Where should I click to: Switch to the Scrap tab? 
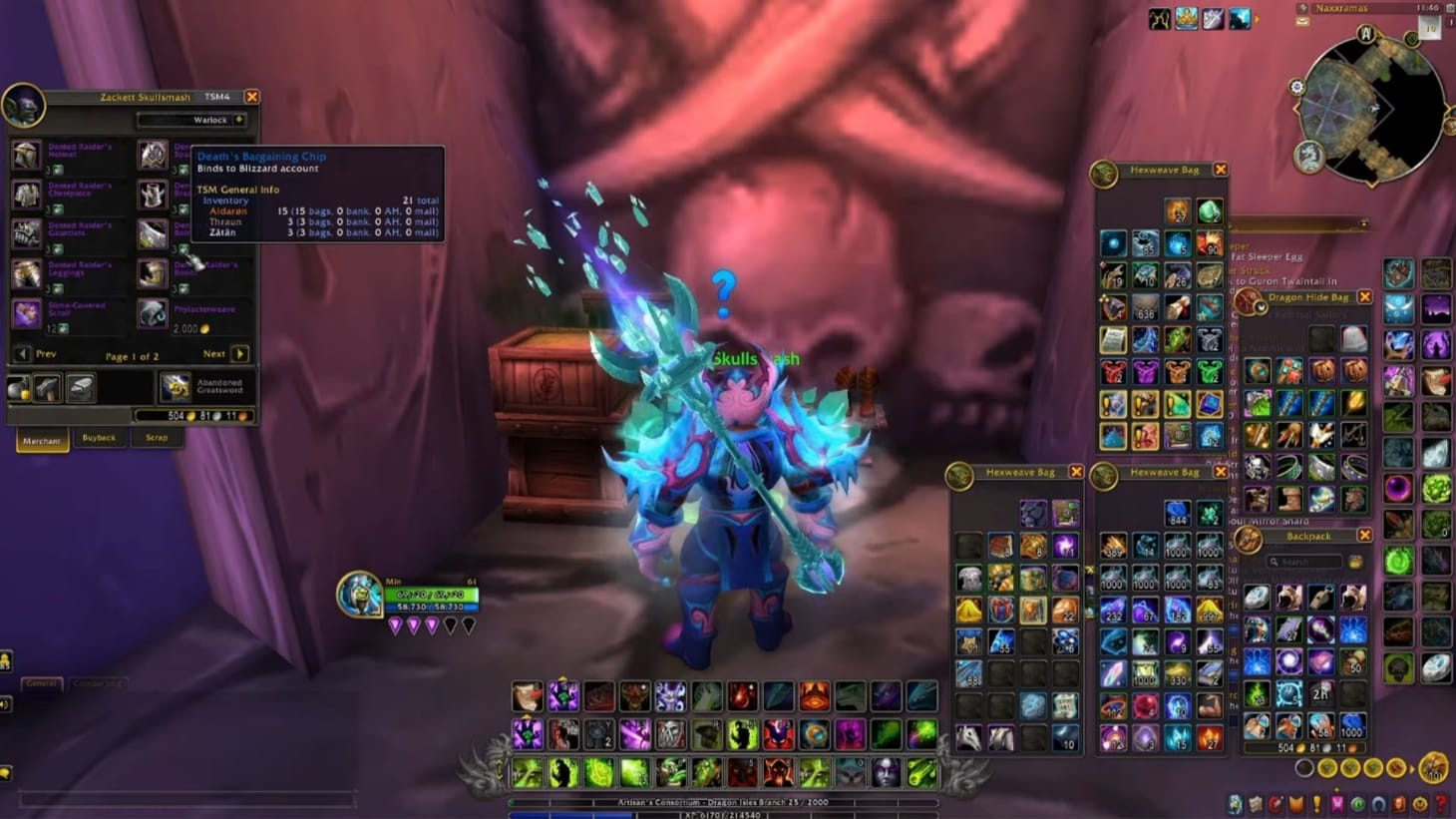click(156, 437)
